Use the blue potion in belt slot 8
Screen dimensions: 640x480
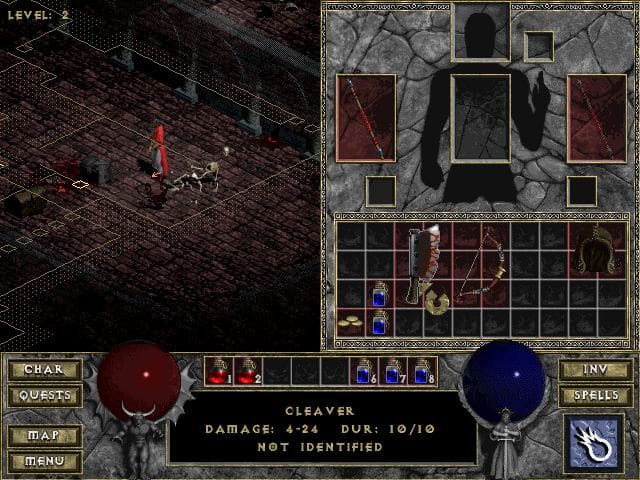[x=421, y=371]
